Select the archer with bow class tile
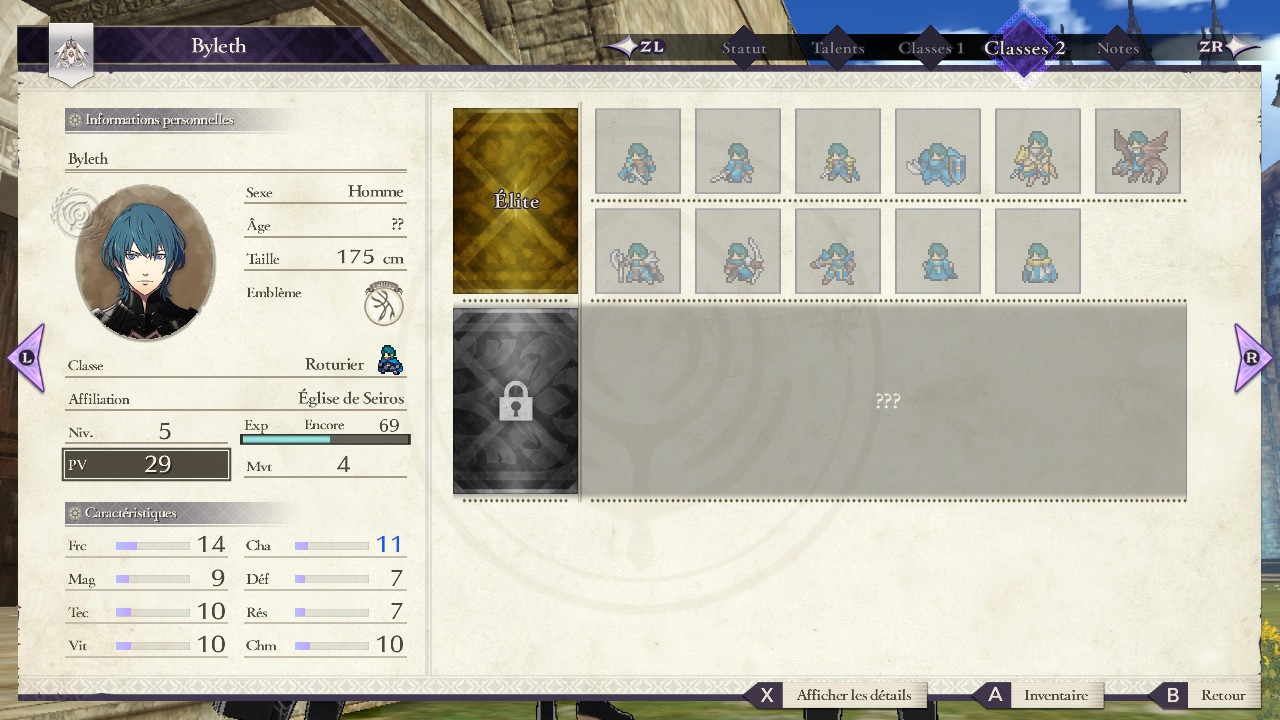1280x720 pixels. (x=737, y=251)
